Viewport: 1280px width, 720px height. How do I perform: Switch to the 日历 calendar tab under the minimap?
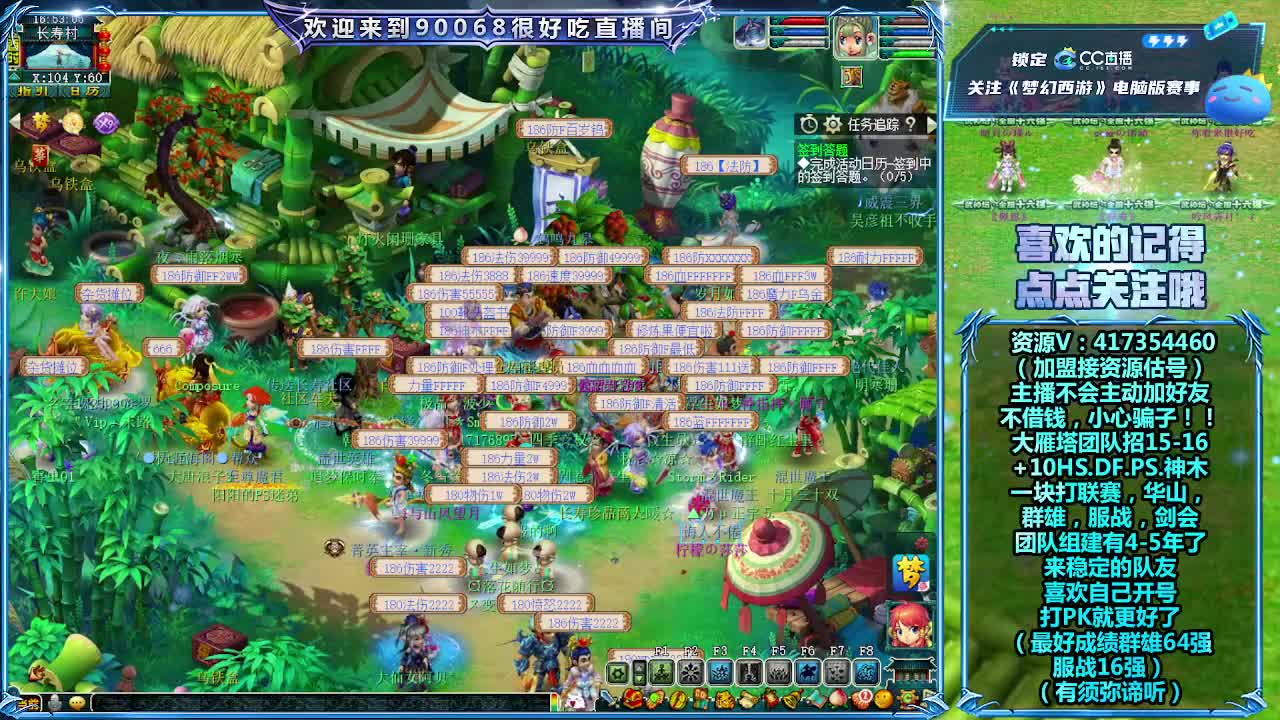pyautogui.click(x=84, y=90)
